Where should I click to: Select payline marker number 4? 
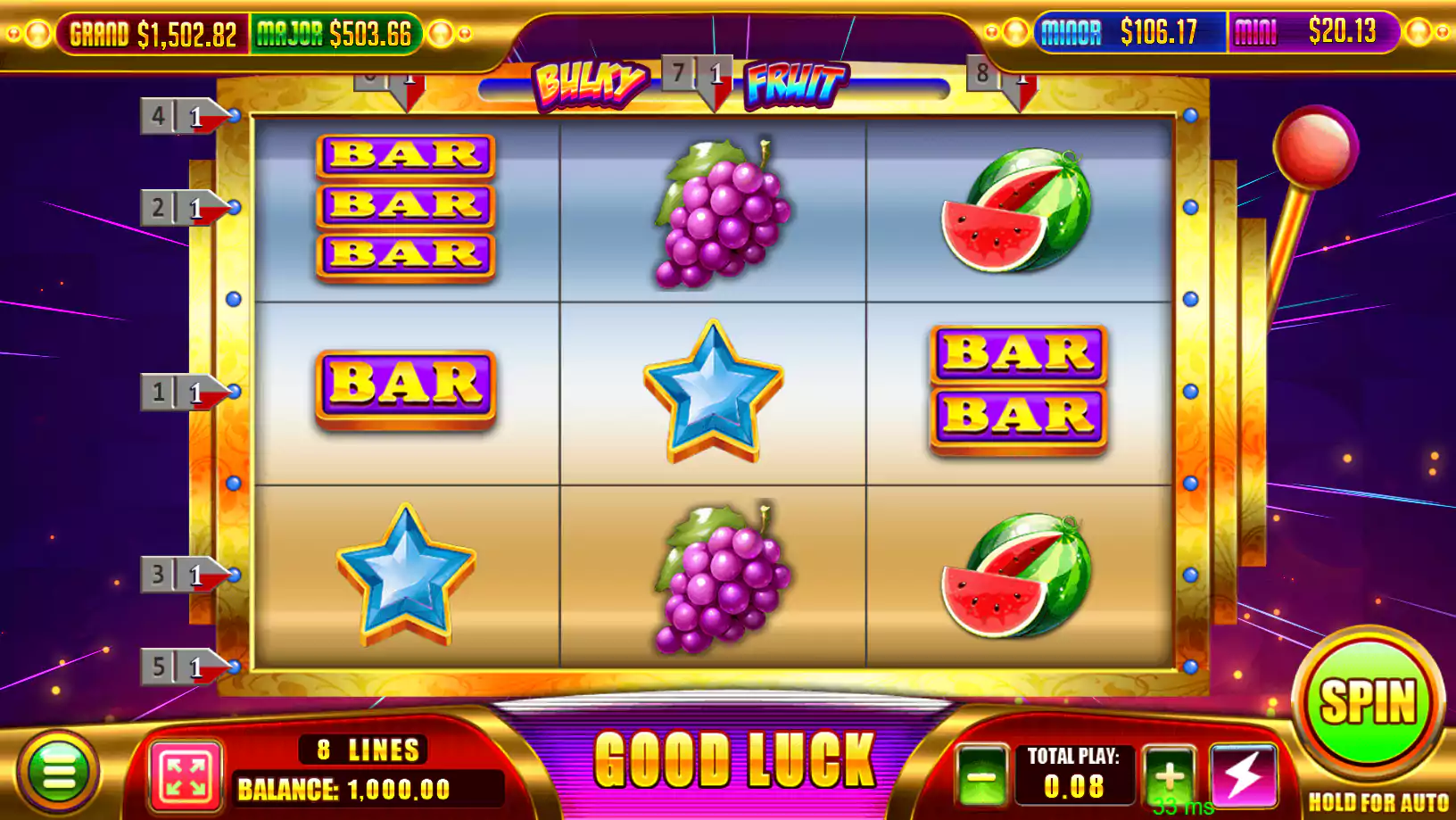178,116
